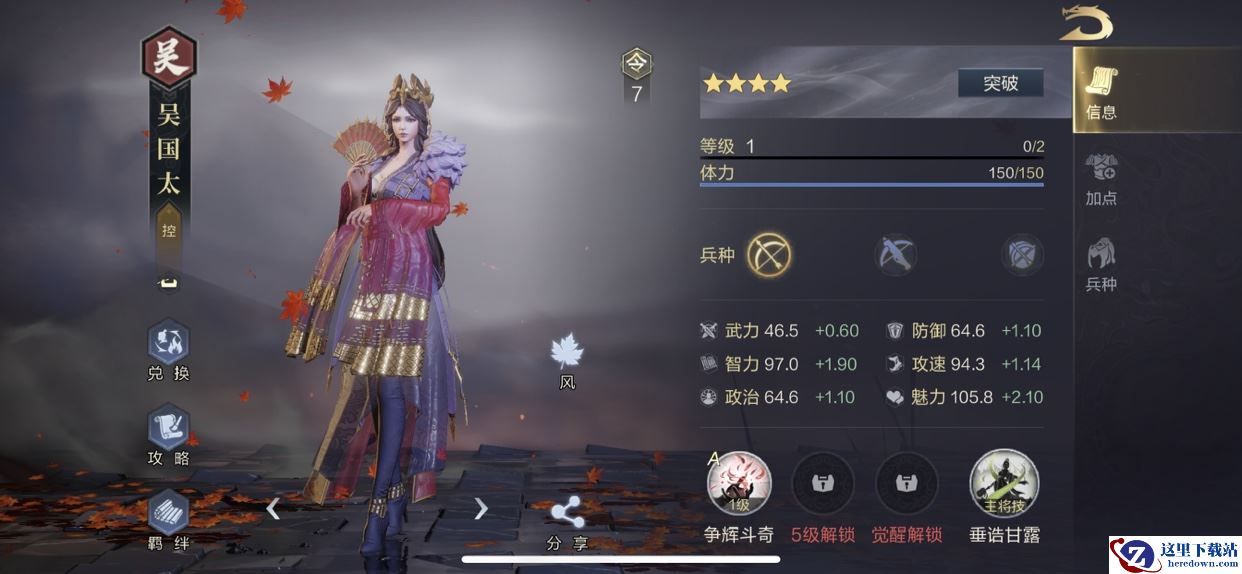Open the 兑换 exchange menu

[168, 351]
